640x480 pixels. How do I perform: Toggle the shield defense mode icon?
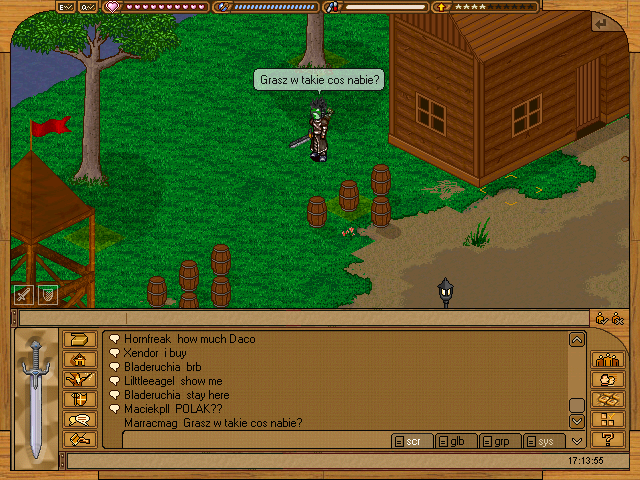tap(46, 295)
